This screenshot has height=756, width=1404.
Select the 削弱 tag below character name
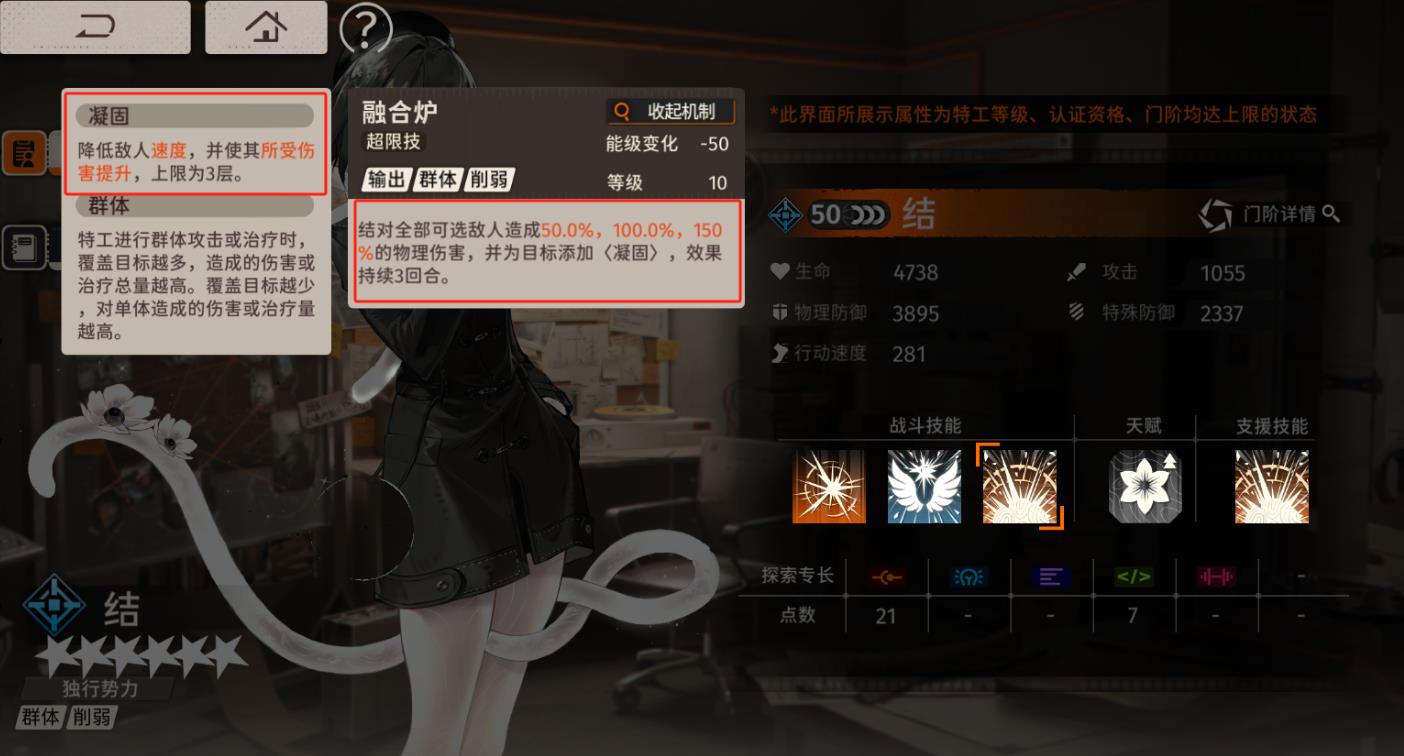[x=94, y=717]
